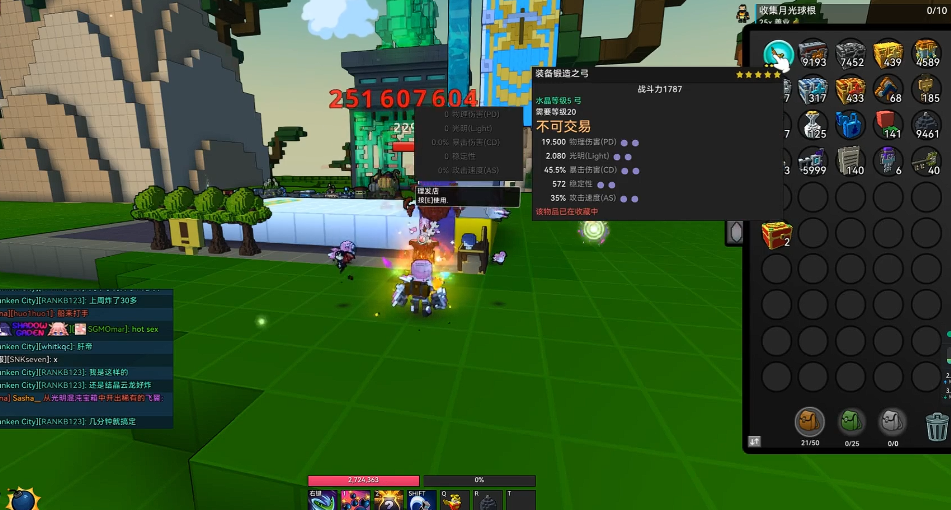The image size is (951, 510).
Task: Click the trash can to discard items
Action: point(936,427)
